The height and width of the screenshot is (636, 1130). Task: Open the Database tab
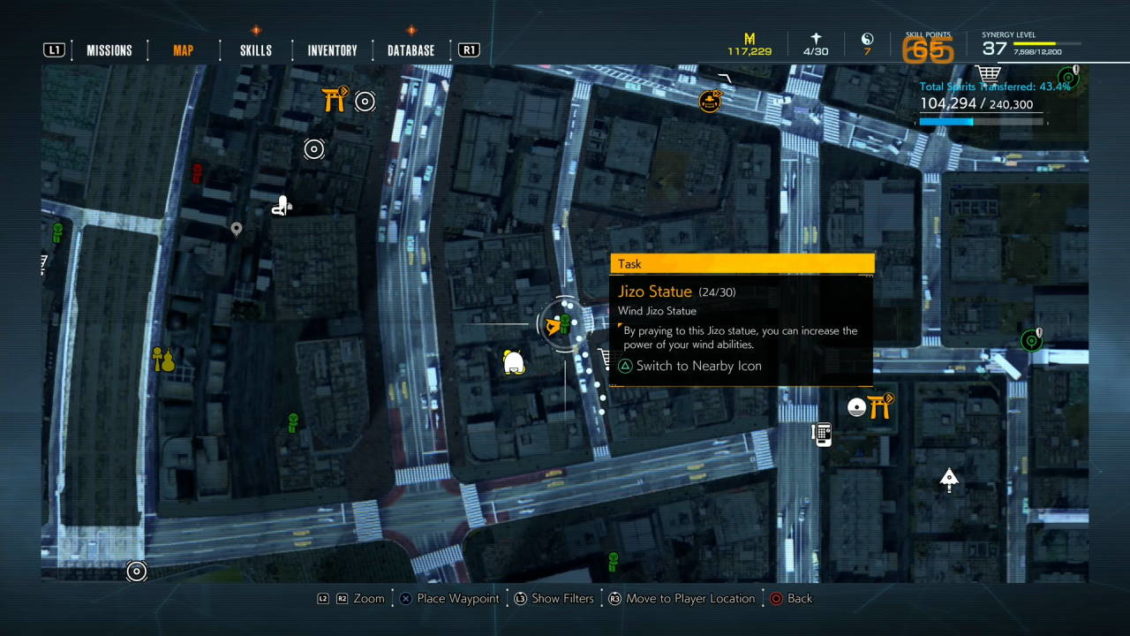pyautogui.click(x=411, y=50)
